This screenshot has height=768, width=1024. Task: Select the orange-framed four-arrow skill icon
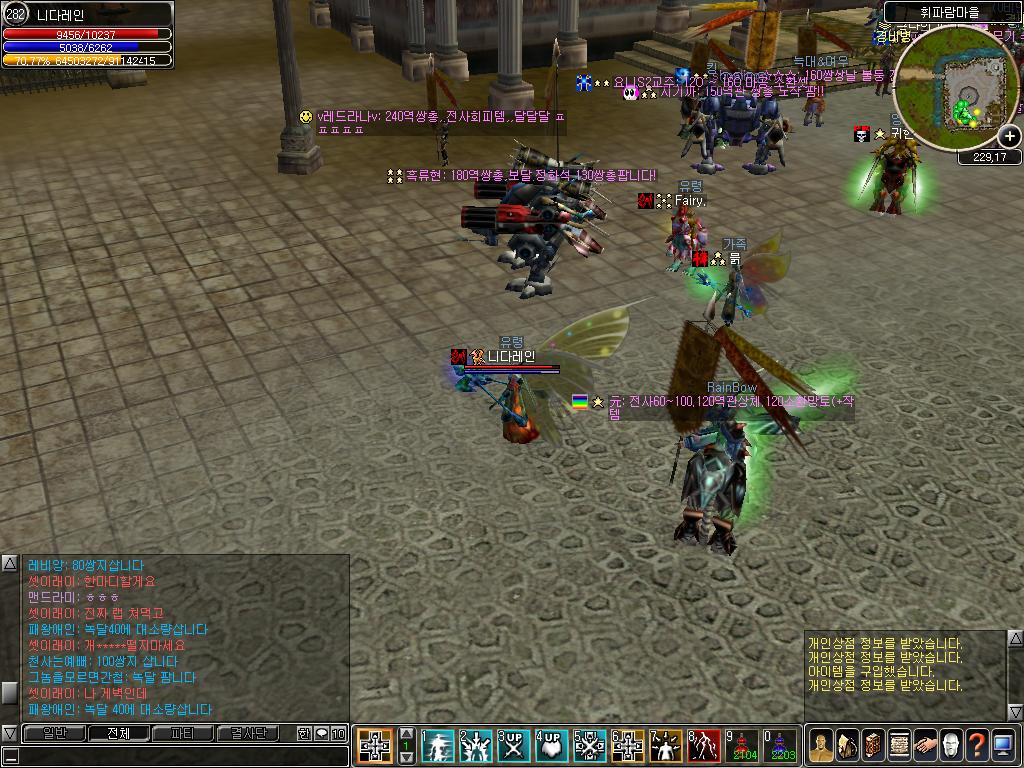pos(374,746)
